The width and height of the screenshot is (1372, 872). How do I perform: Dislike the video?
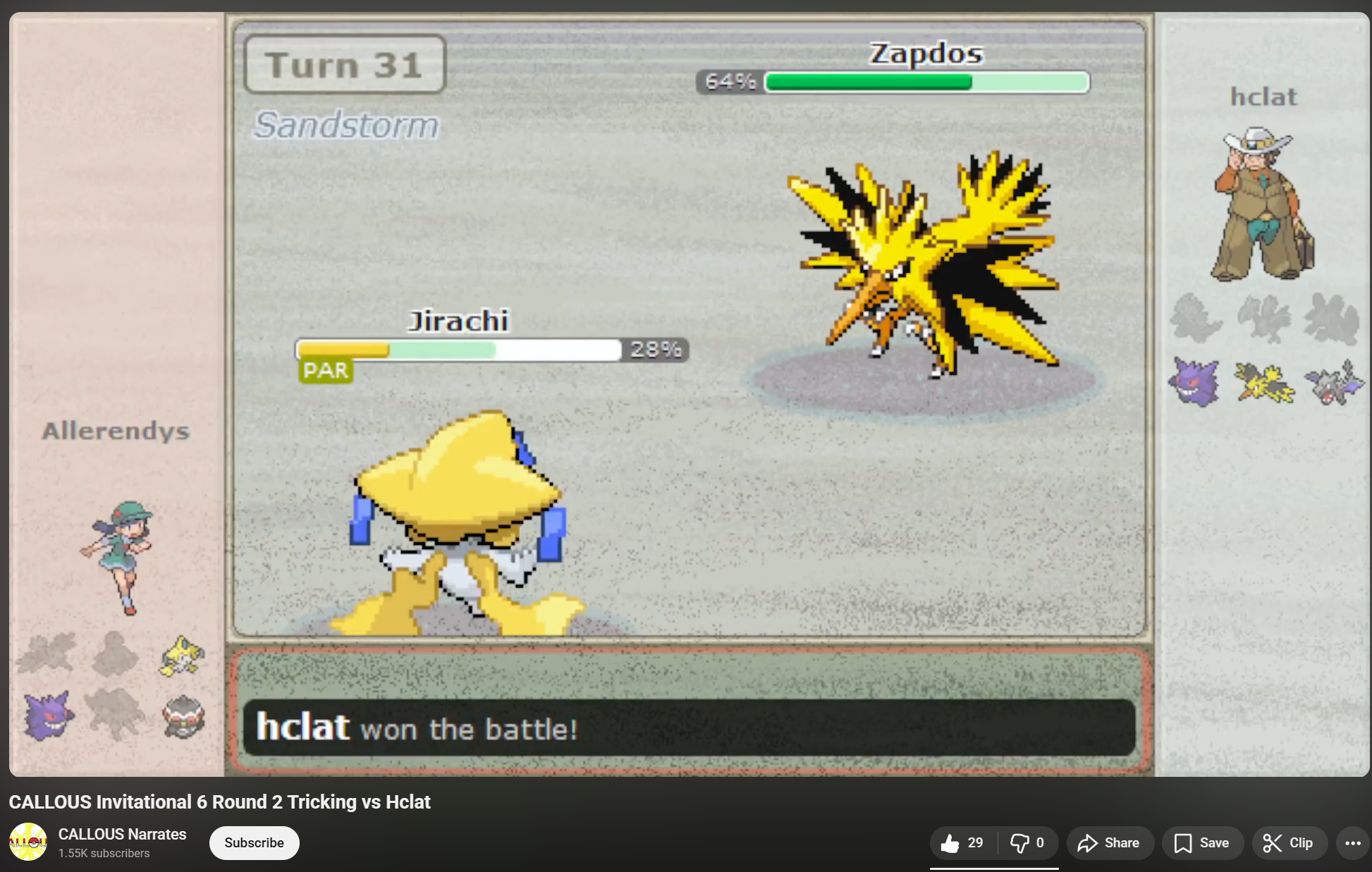pyautogui.click(x=1027, y=843)
